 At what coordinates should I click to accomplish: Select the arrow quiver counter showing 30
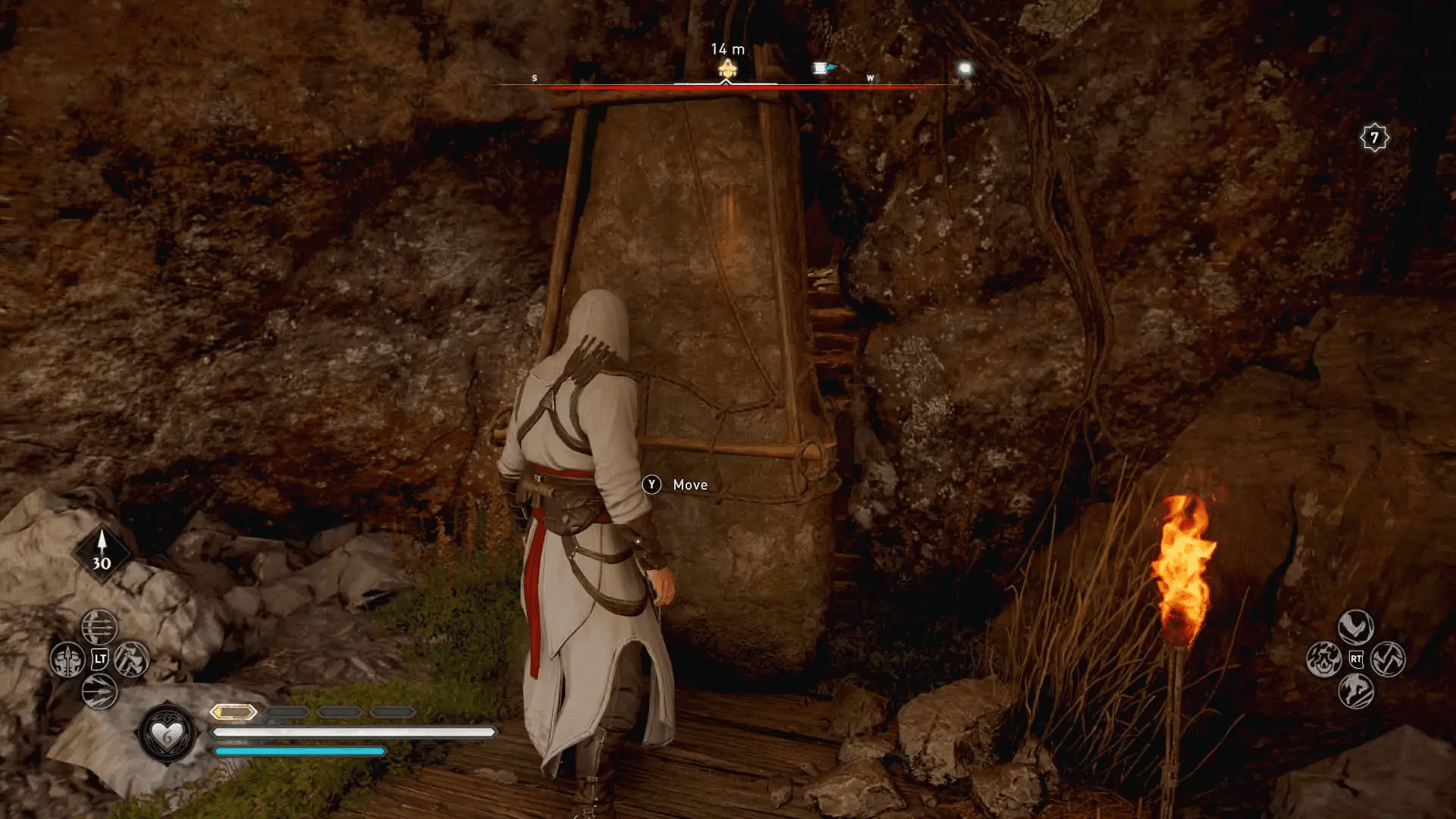101,551
